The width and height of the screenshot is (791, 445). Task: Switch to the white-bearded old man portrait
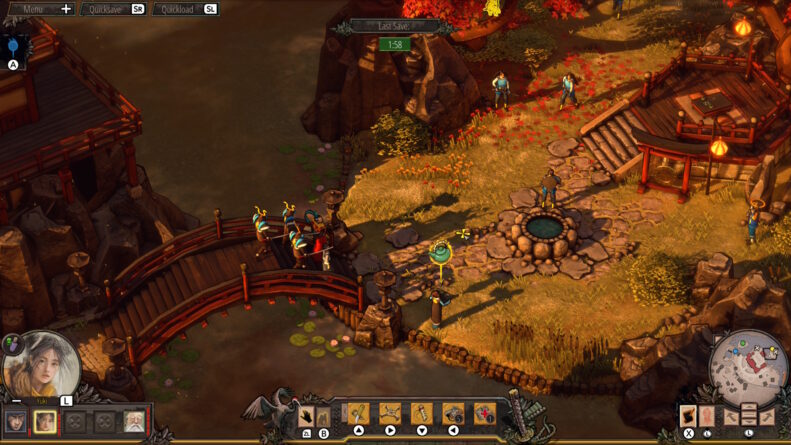(x=132, y=422)
